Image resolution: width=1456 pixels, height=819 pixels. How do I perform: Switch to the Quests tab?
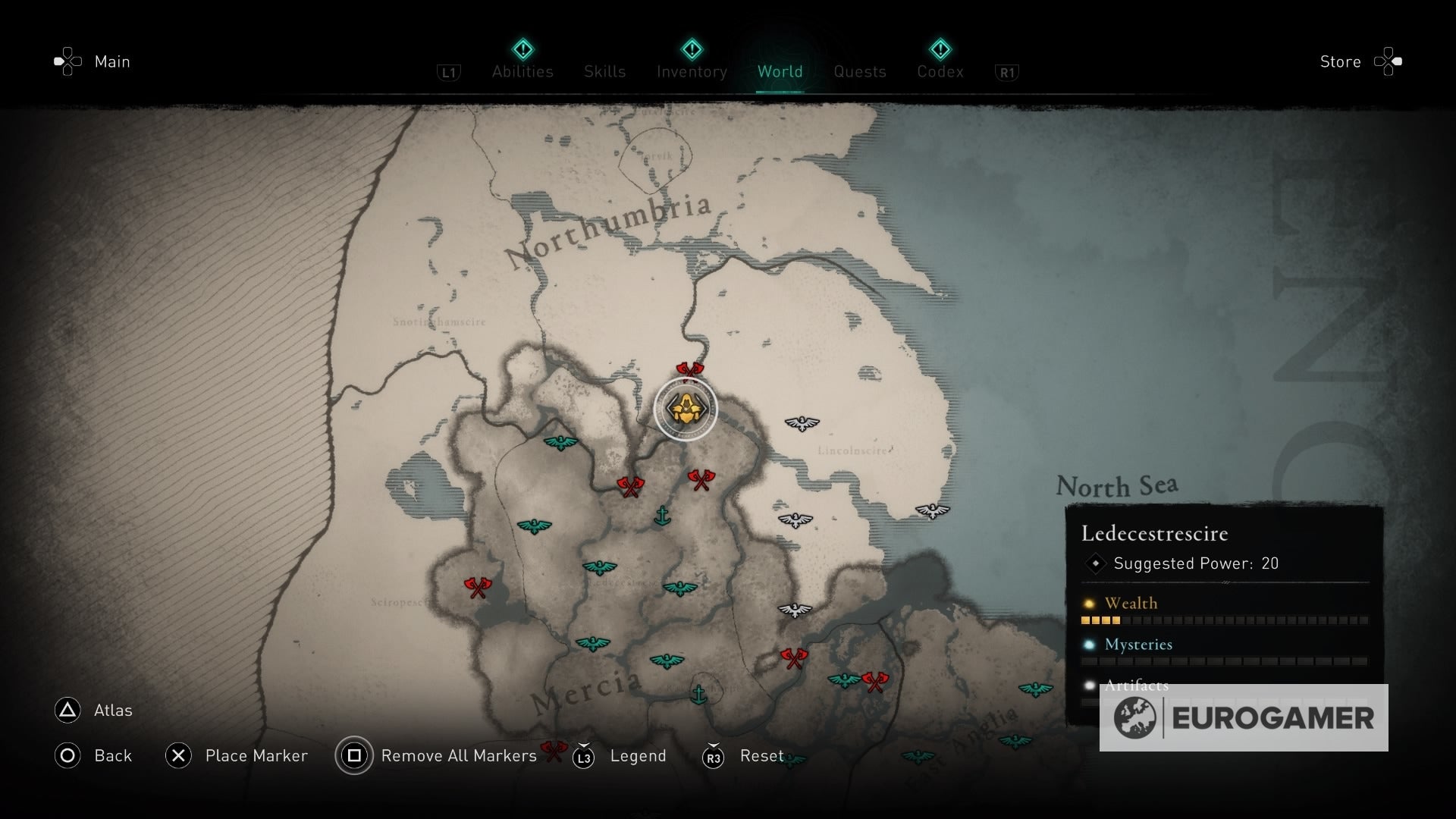pyautogui.click(x=859, y=71)
